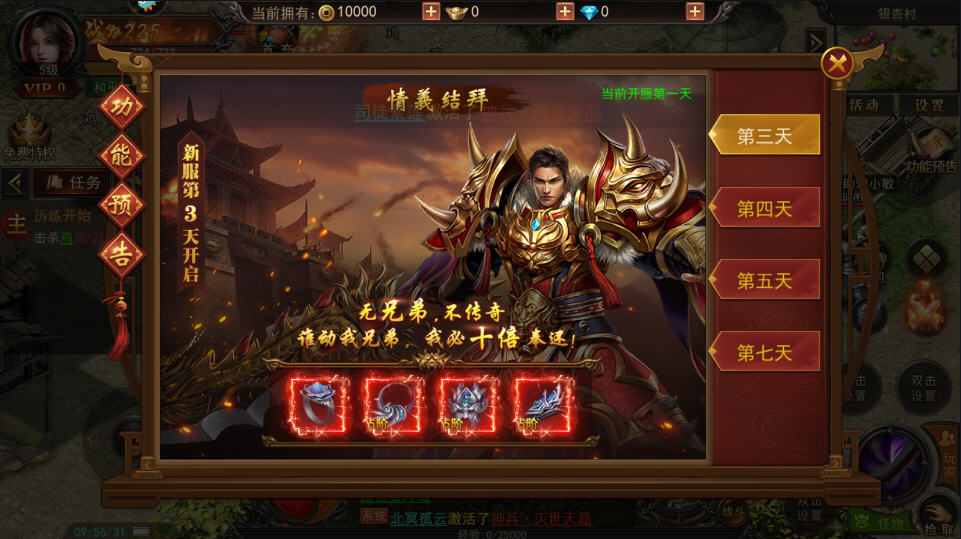Close the 功能预告 popup window
Image resolution: width=961 pixels, height=539 pixels.
click(837, 65)
